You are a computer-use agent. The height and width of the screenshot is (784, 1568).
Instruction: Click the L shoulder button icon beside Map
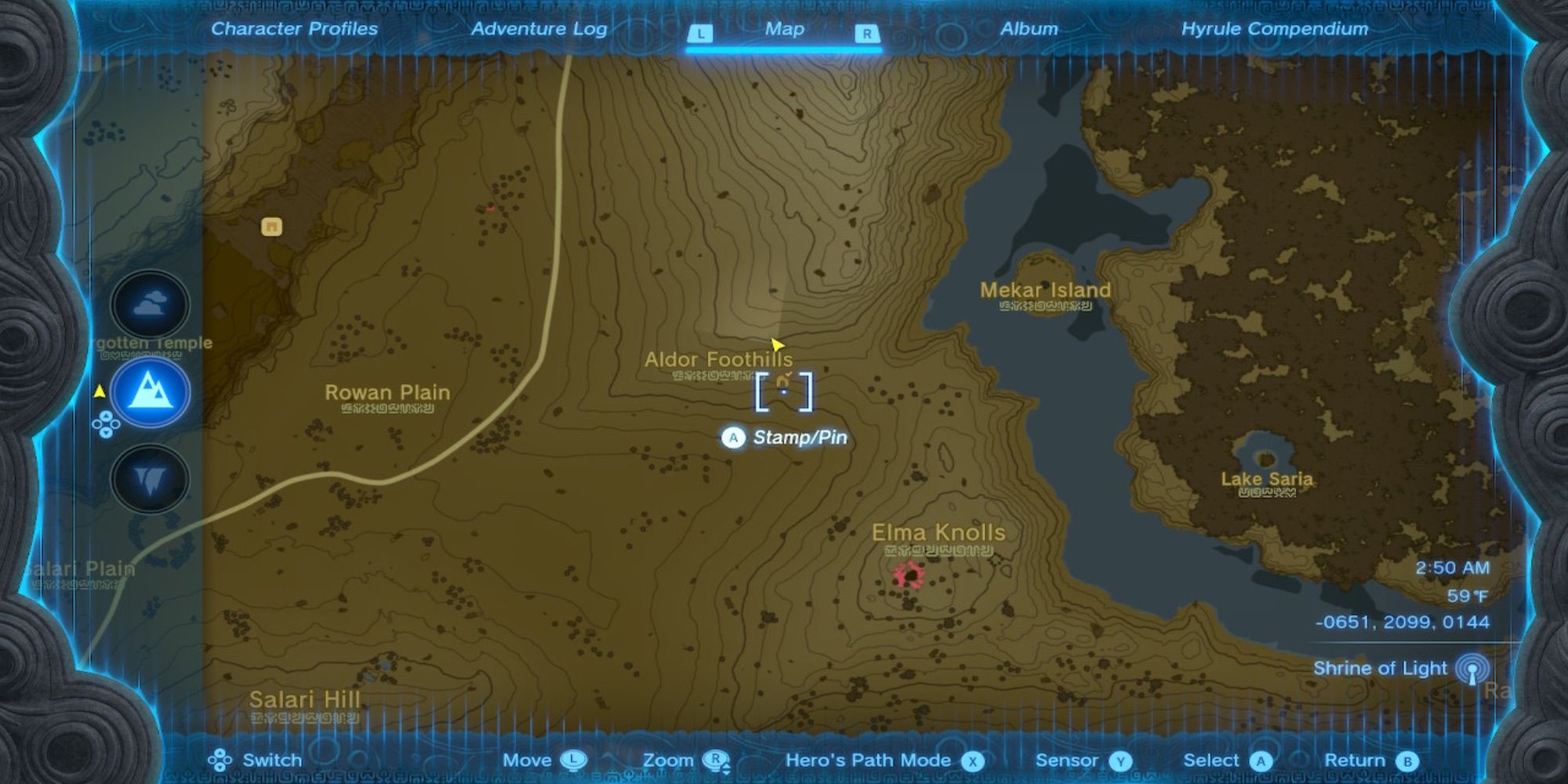point(700,34)
